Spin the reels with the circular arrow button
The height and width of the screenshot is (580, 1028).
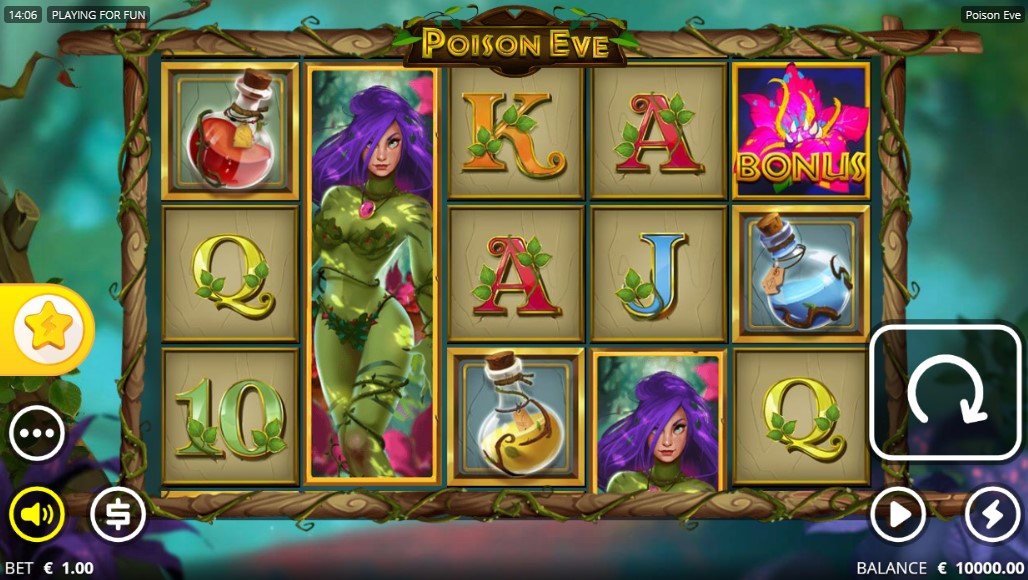pos(945,393)
